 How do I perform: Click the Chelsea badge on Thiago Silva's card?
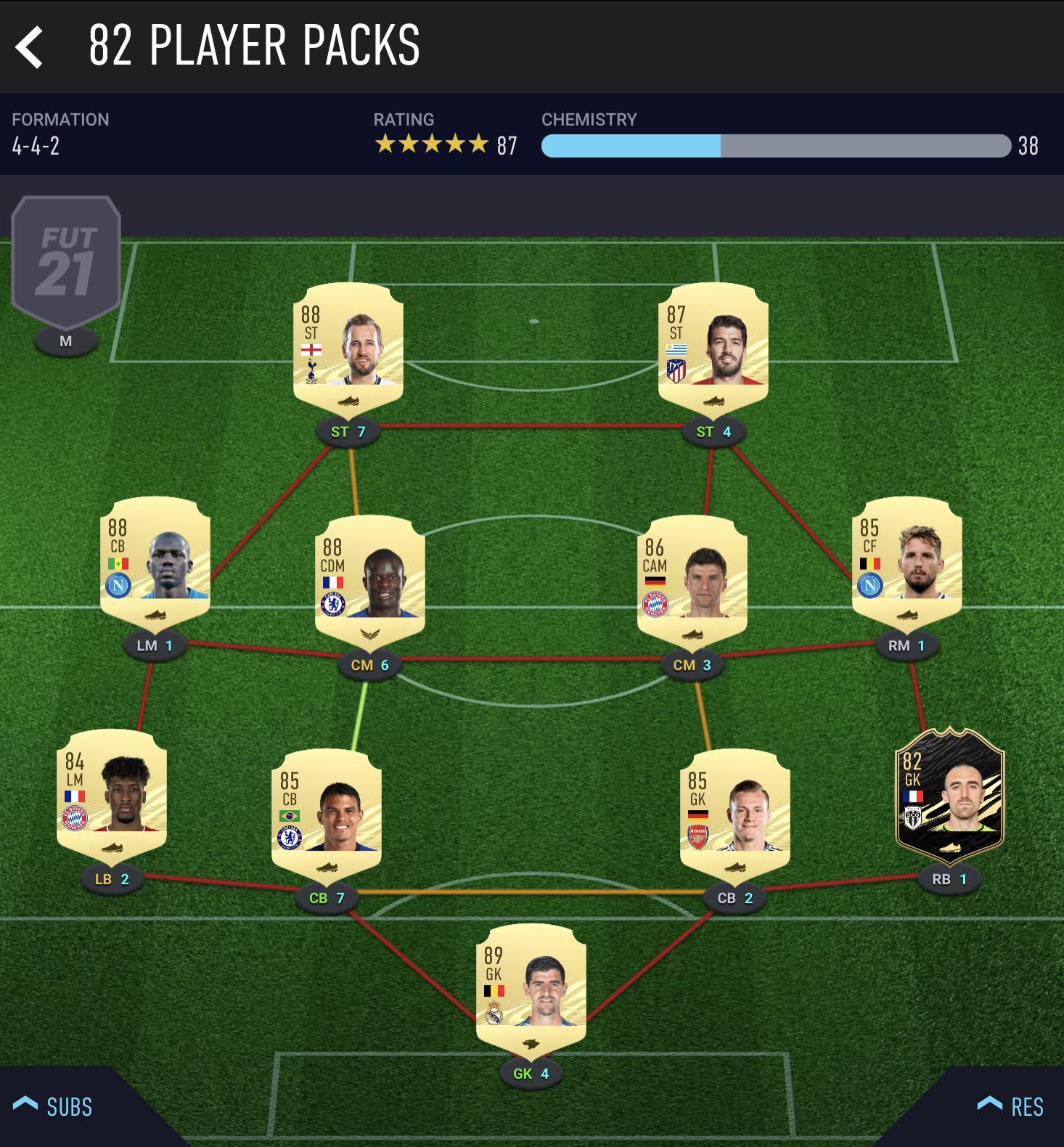point(290,836)
